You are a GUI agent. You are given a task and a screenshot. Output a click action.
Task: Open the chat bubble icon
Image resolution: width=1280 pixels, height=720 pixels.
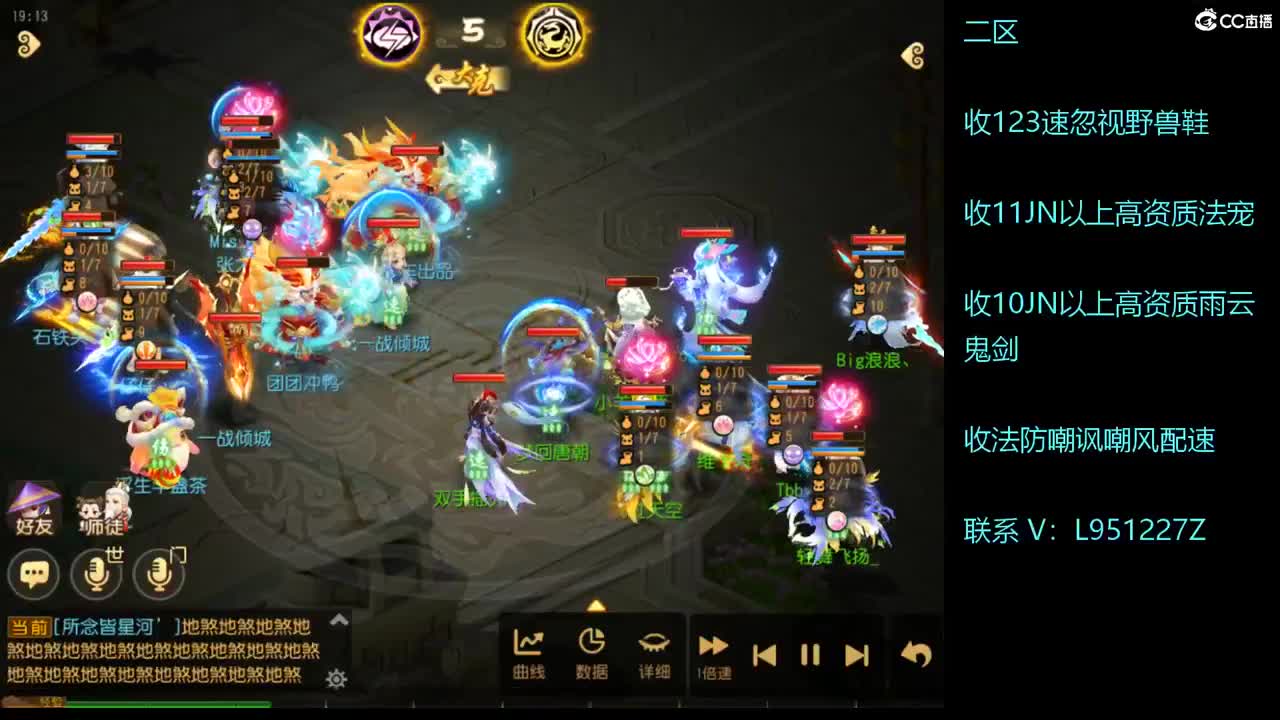33,575
